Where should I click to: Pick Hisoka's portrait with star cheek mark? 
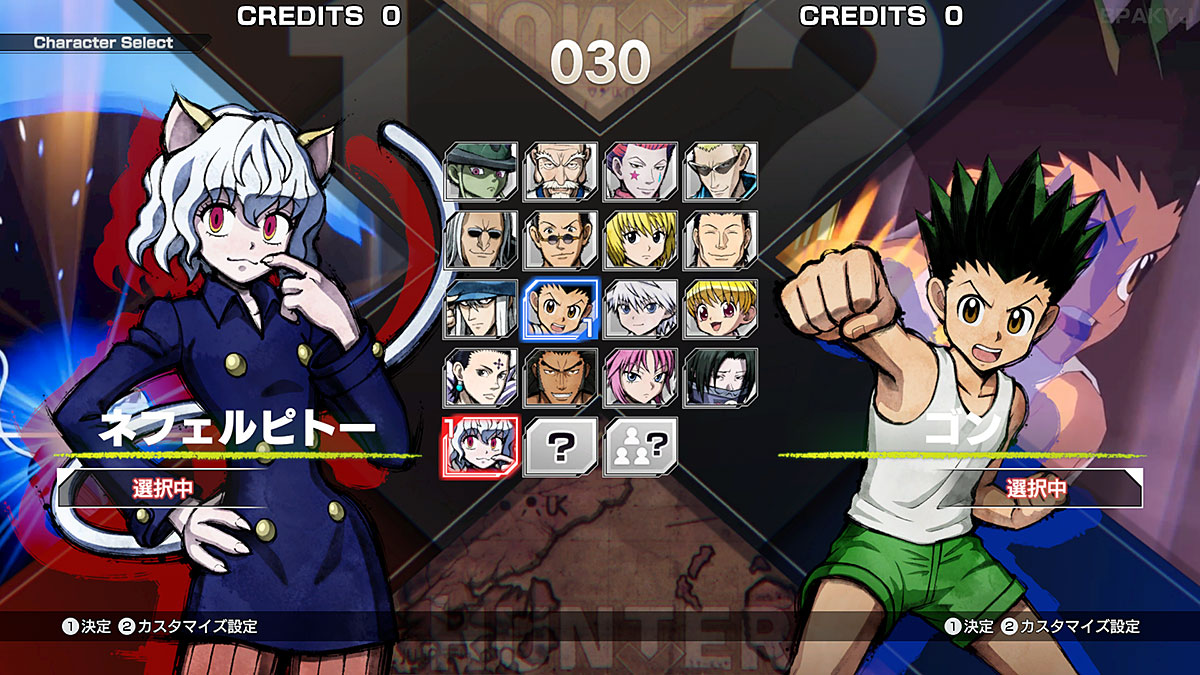click(x=641, y=171)
